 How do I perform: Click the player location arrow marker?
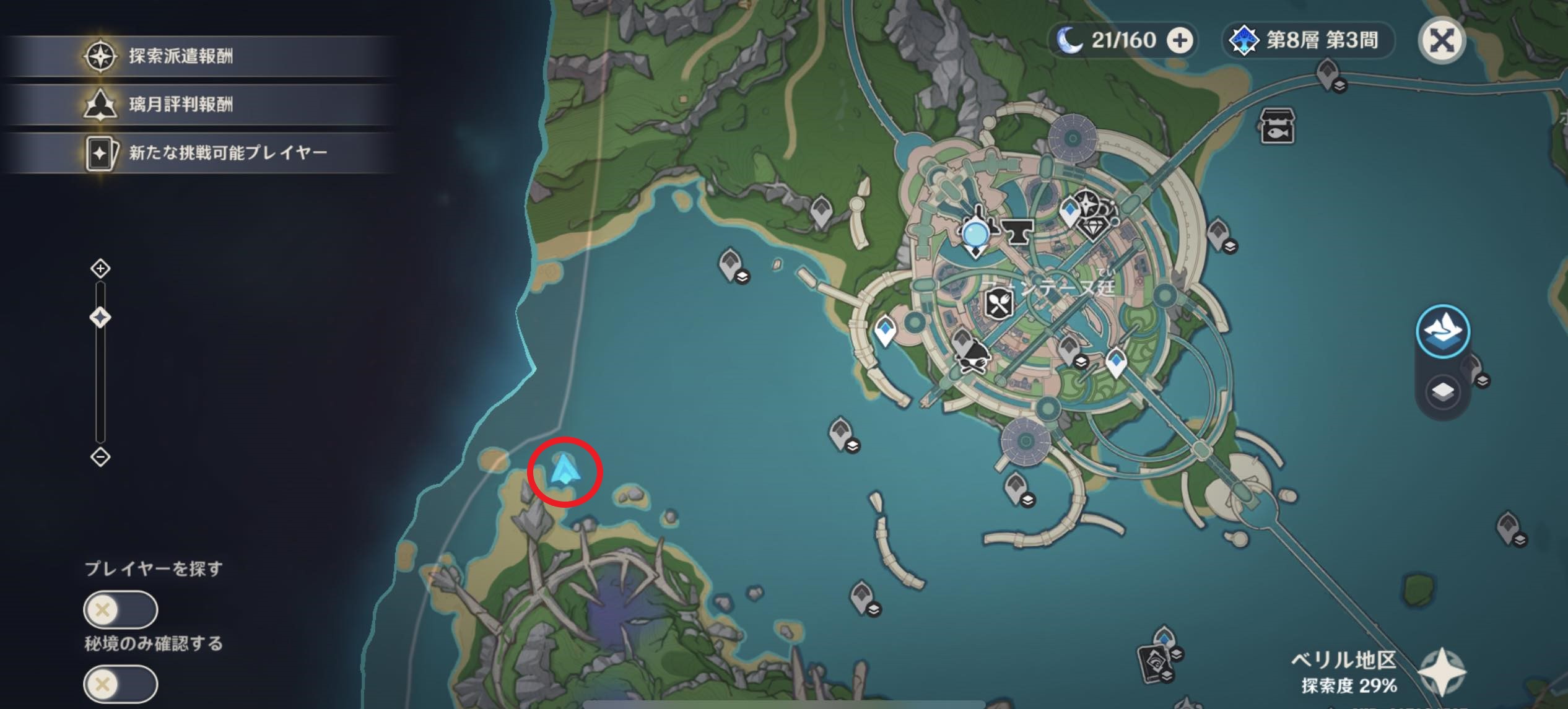564,471
